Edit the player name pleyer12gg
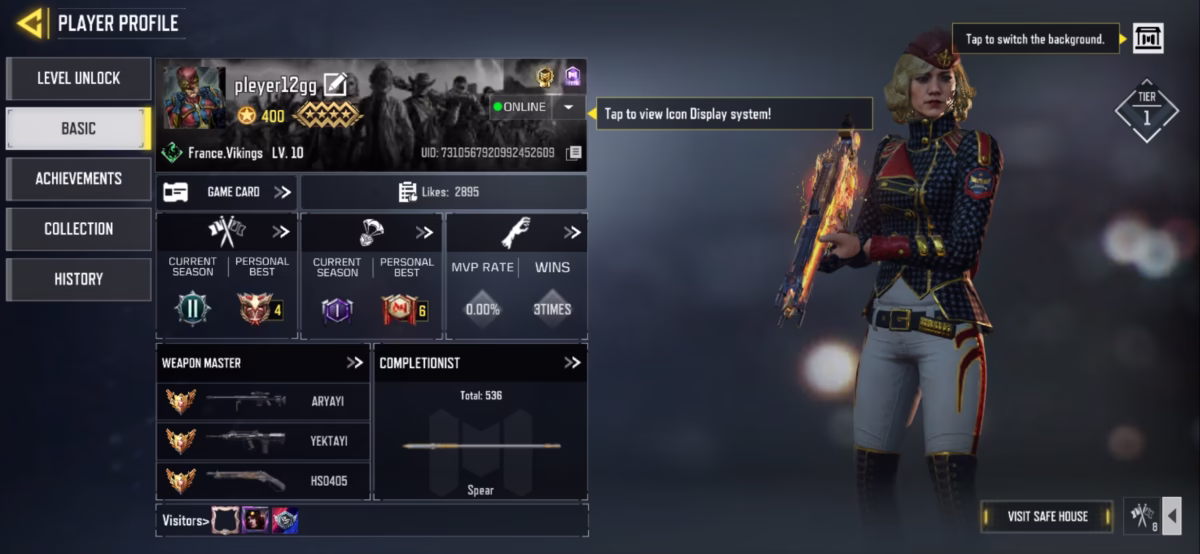1200x554 pixels. 335,85
